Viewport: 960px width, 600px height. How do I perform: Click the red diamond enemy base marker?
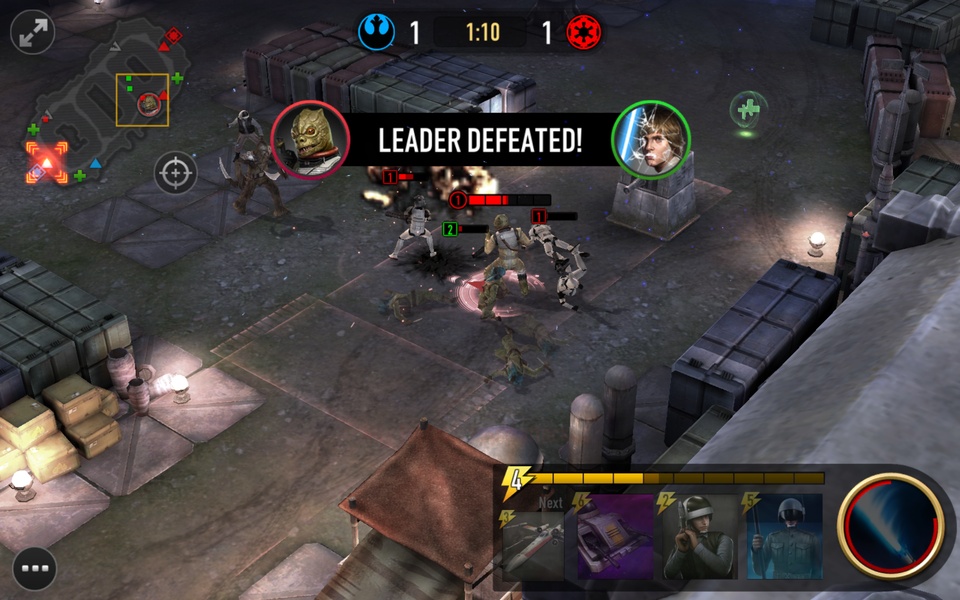pyautogui.click(x=173, y=36)
